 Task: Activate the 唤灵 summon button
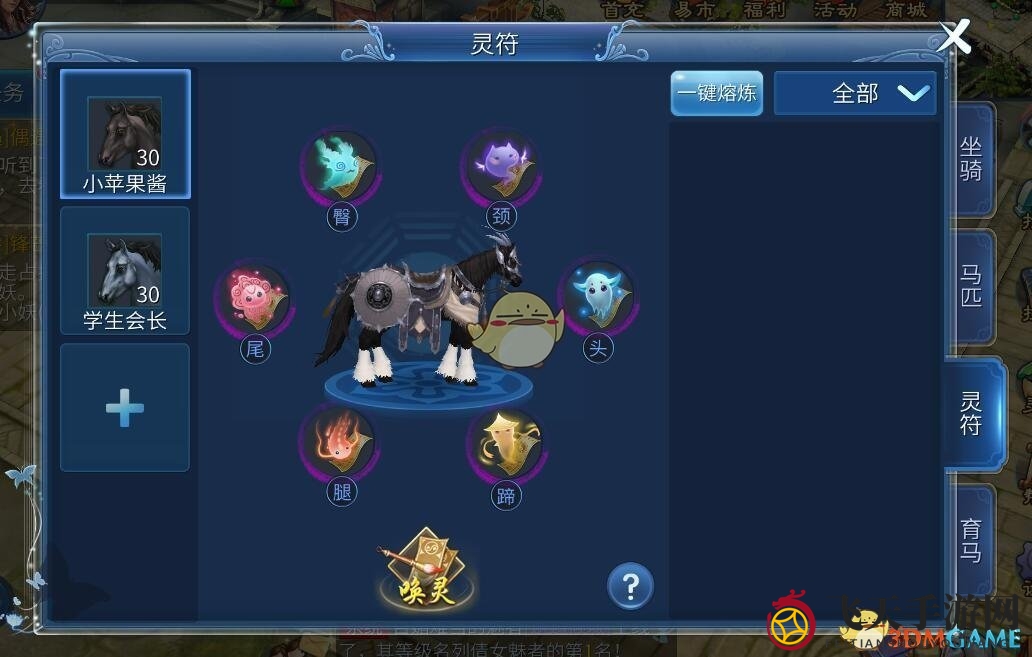click(419, 569)
